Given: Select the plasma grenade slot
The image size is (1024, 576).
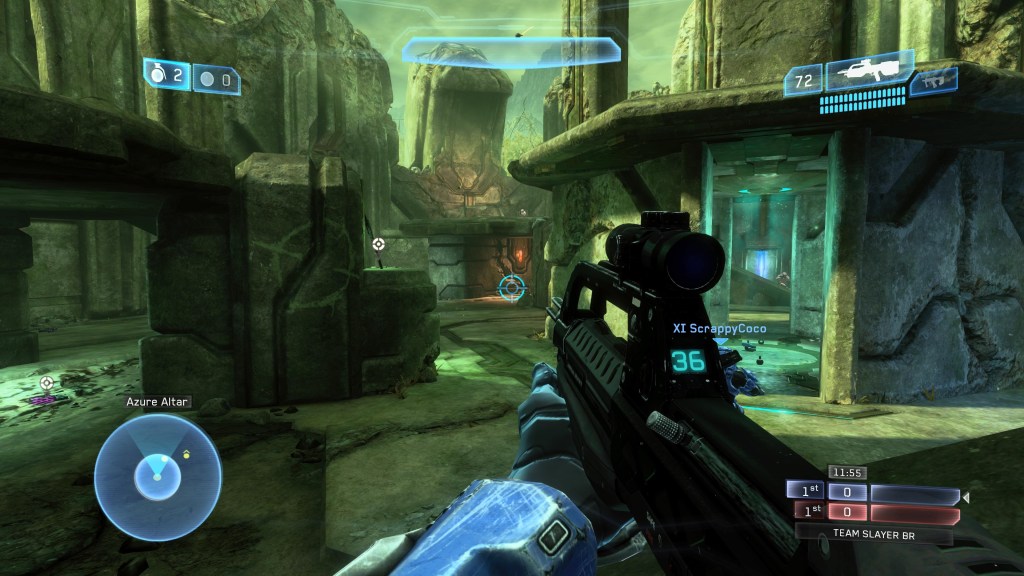Looking at the screenshot, I should pos(216,78).
